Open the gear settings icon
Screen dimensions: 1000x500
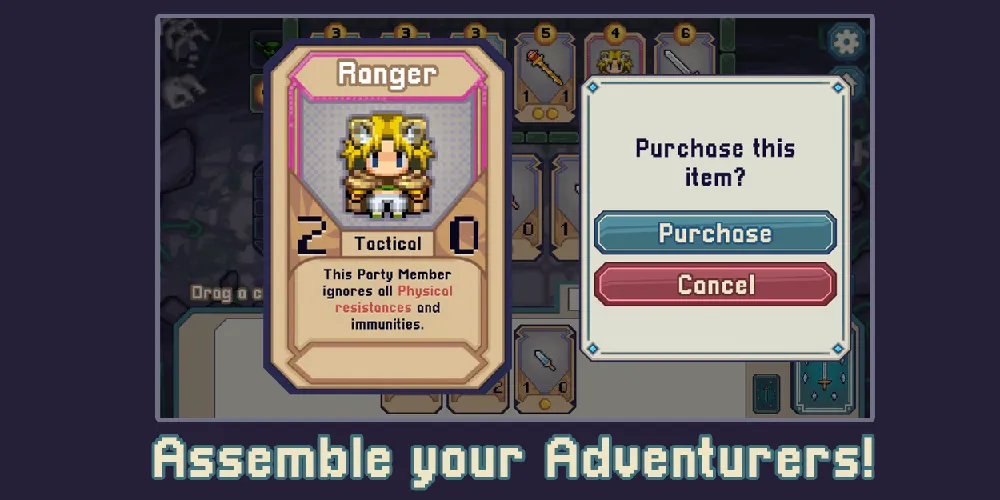(846, 43)
